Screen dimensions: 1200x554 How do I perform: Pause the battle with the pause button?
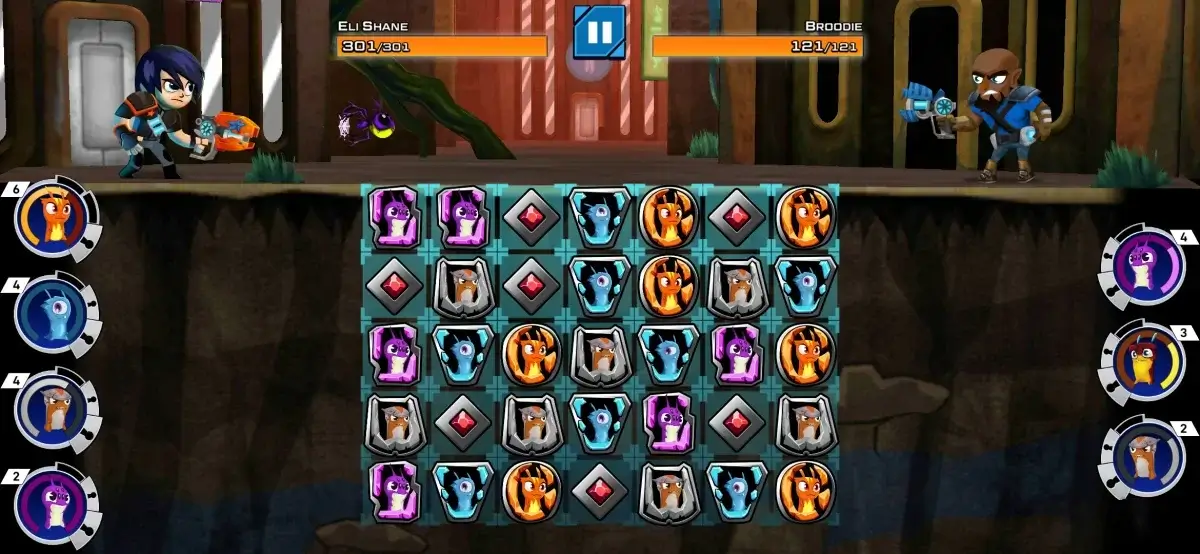[x=599, y=32]
